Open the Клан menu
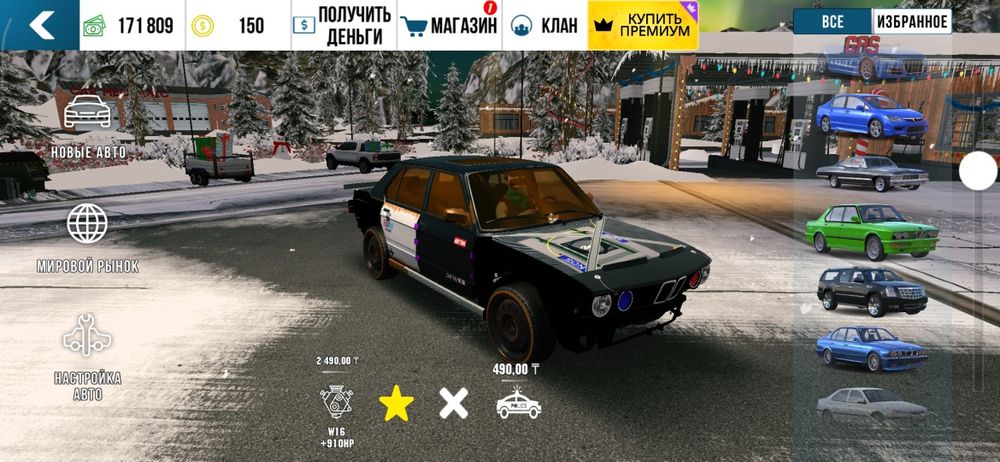Screen dimensions: 1000x462 (x=545, y=26)
